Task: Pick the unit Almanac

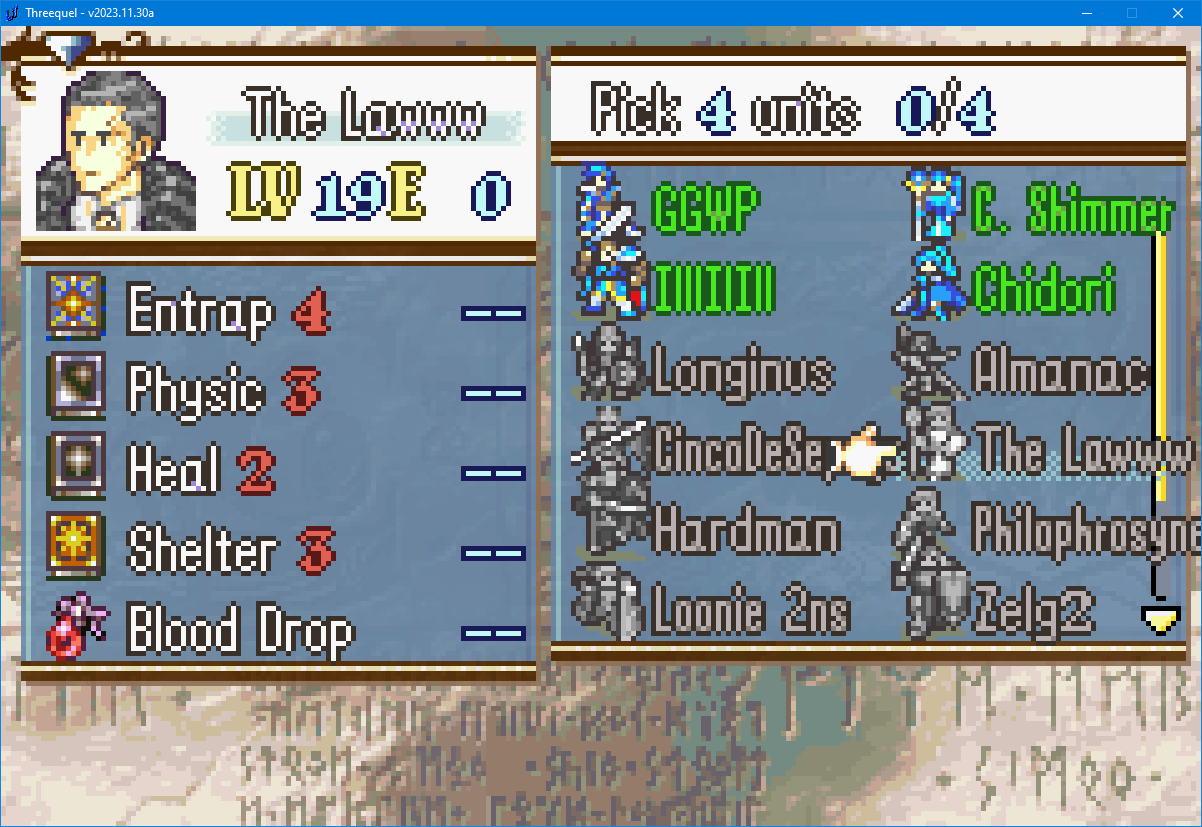Action: [x=1058, y=372]
